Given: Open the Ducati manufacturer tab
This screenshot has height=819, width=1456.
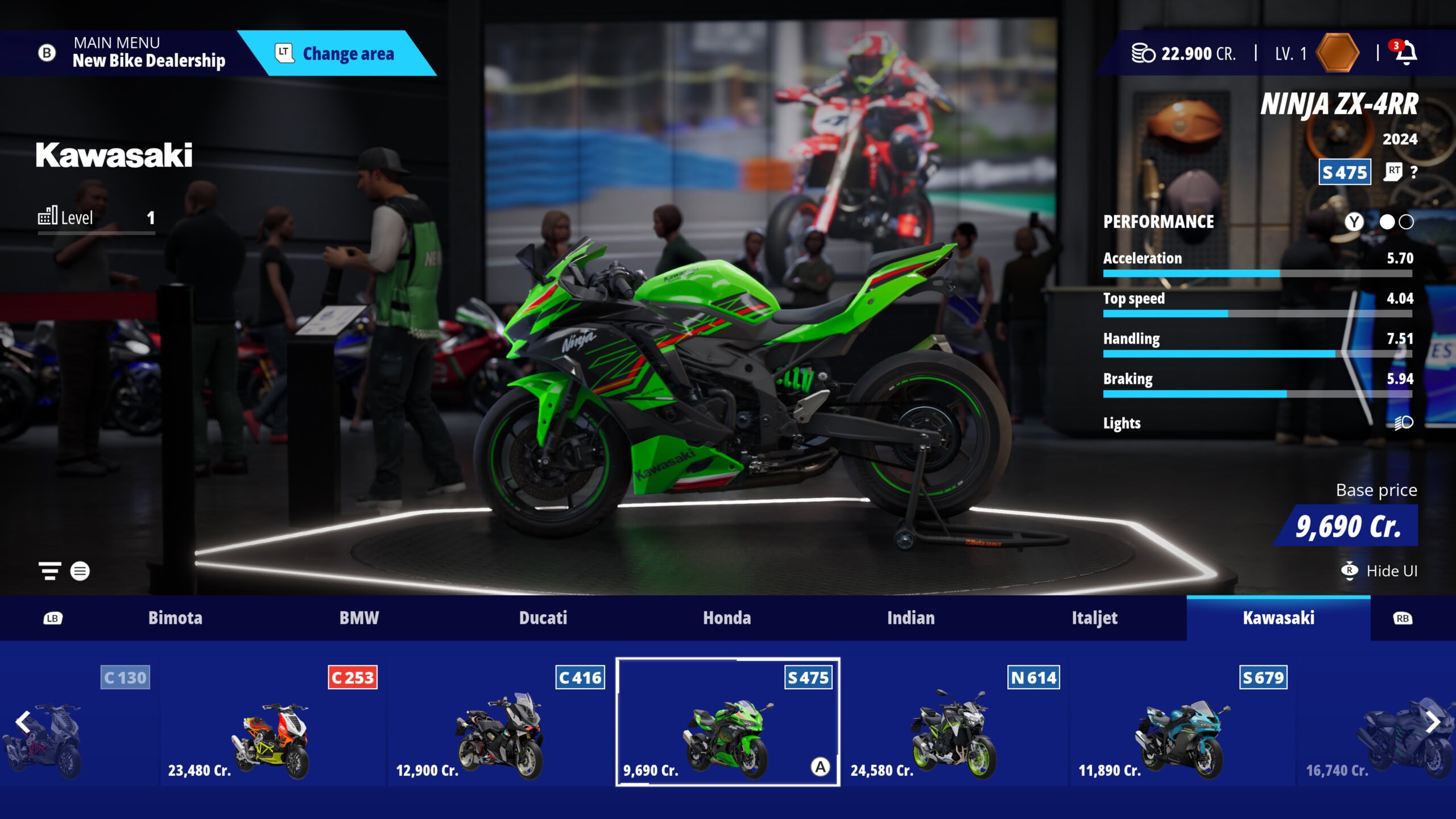Looking at the screenshot, I should coord(543,618).
